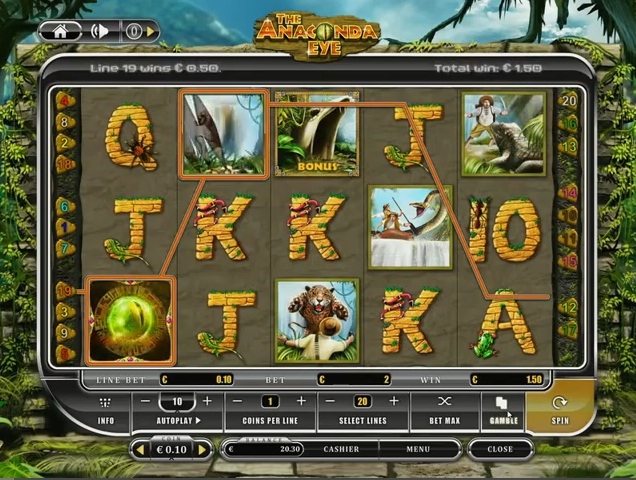This screenshot has width=636, height=480.
Task: Increase the autoplay spin count
Action: (x=207, y=401)
